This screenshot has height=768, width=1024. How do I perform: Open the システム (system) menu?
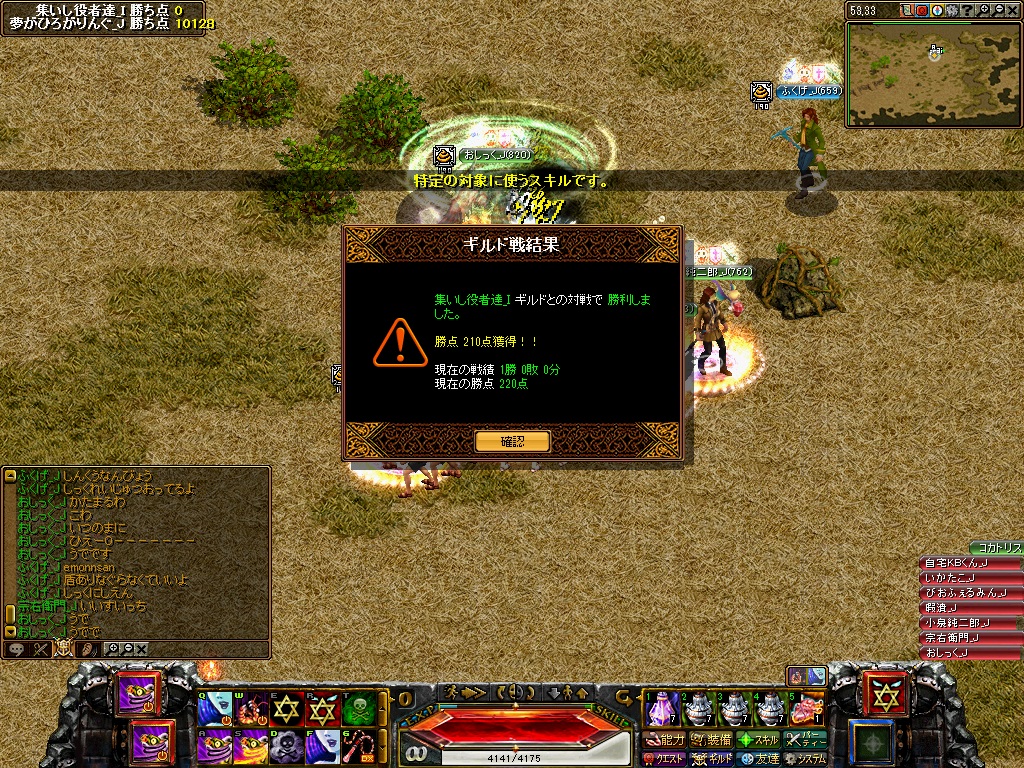pos(804,759)
